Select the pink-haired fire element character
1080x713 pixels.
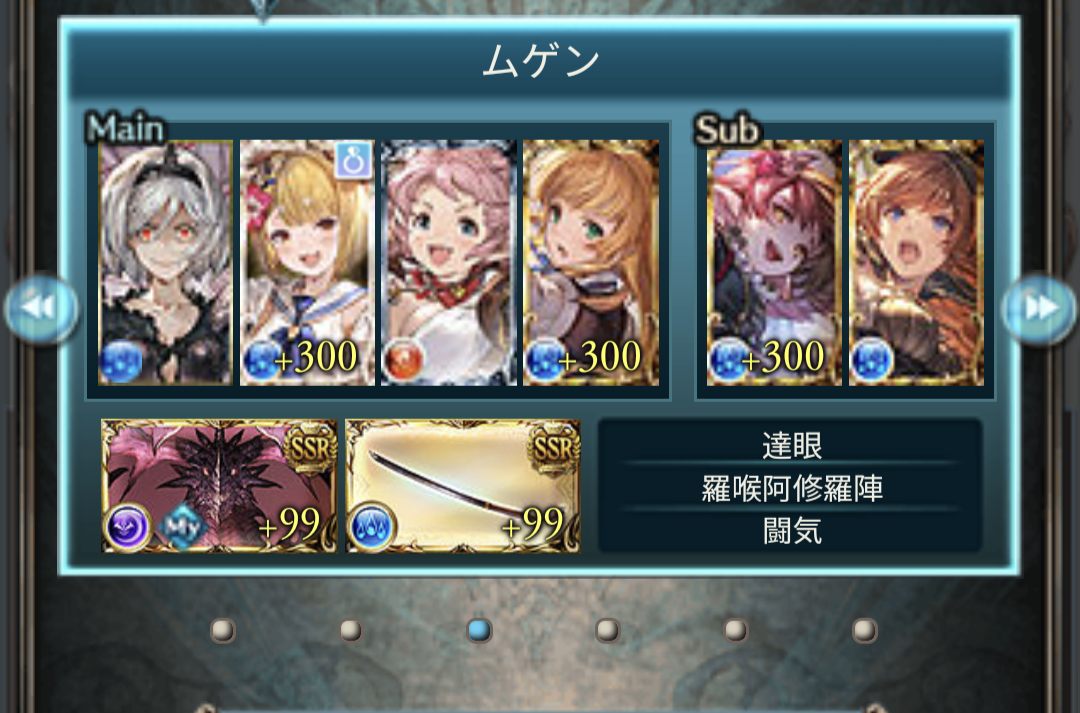pos(449,263)
